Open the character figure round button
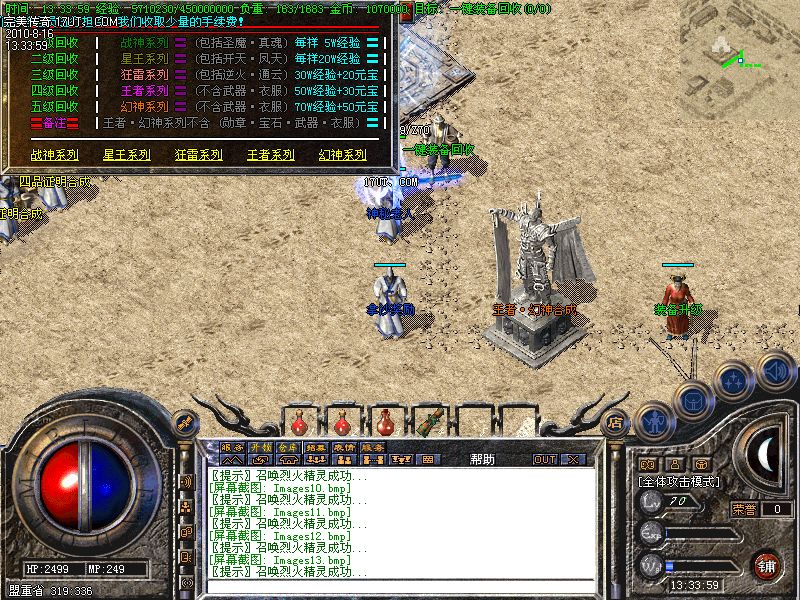Screen dimensions: 800x600 (655, 420)
